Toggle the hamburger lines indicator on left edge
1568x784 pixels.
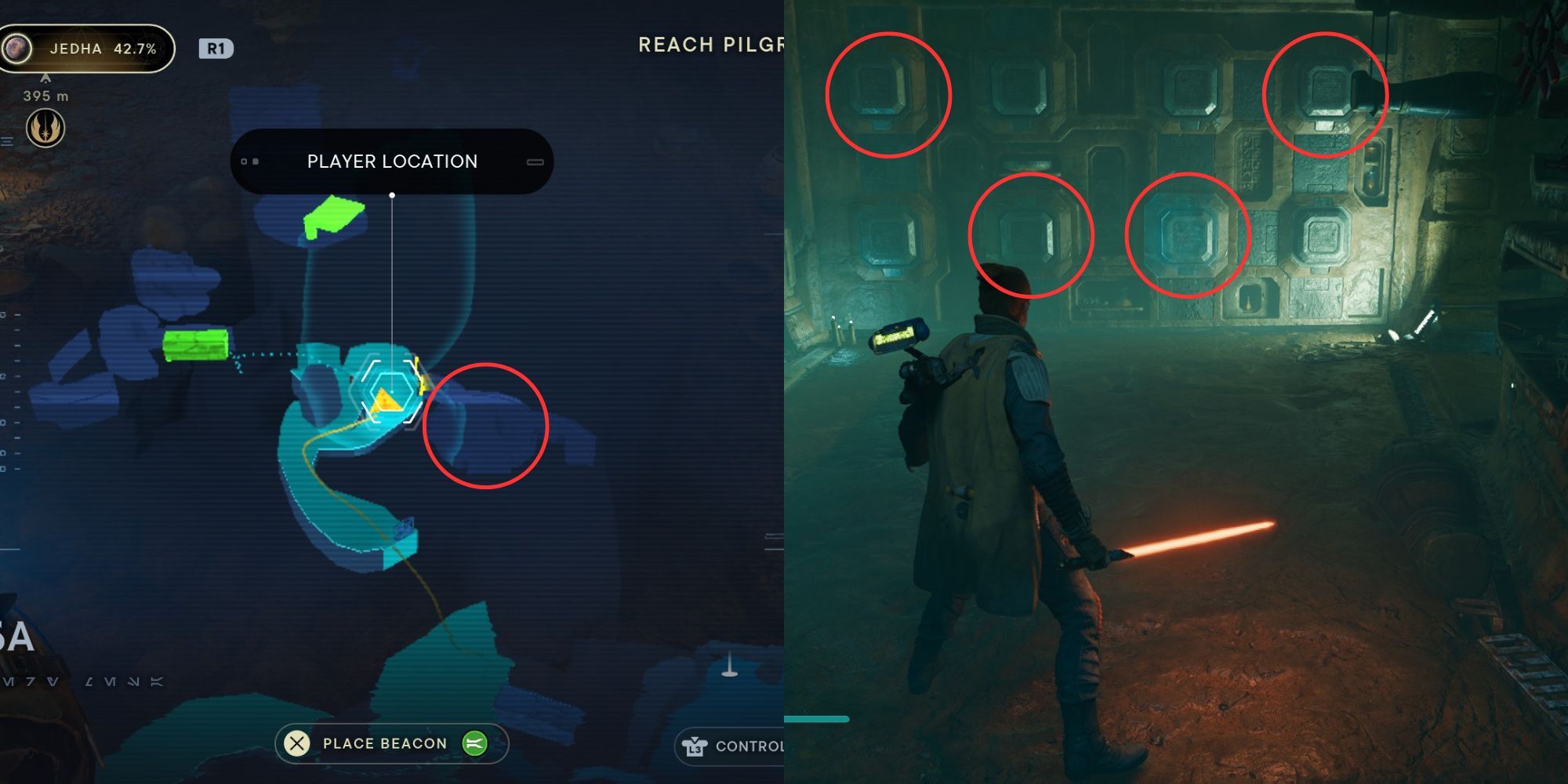[6, 143]
